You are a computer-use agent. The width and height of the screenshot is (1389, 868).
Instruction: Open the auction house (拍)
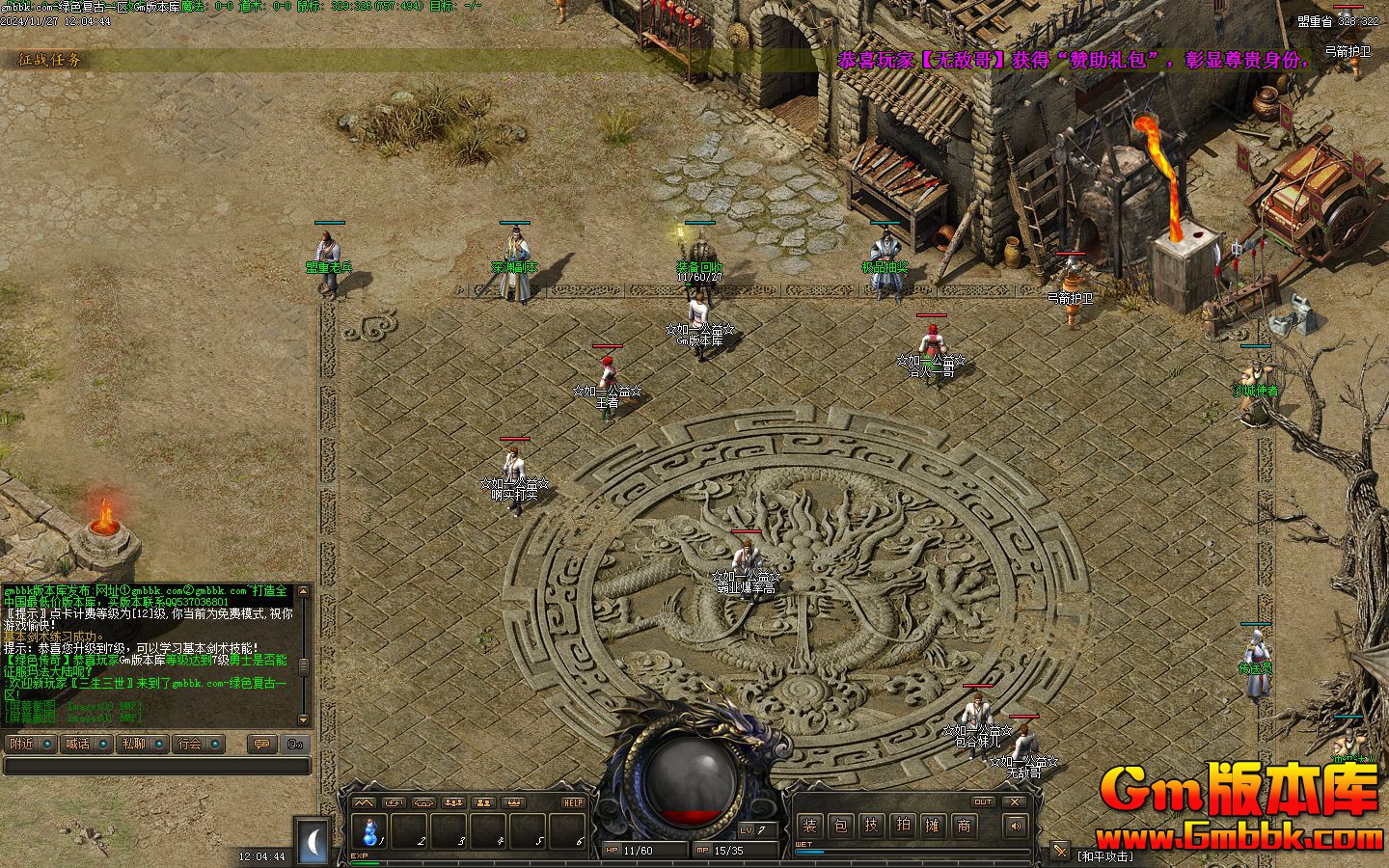(902, 826)
